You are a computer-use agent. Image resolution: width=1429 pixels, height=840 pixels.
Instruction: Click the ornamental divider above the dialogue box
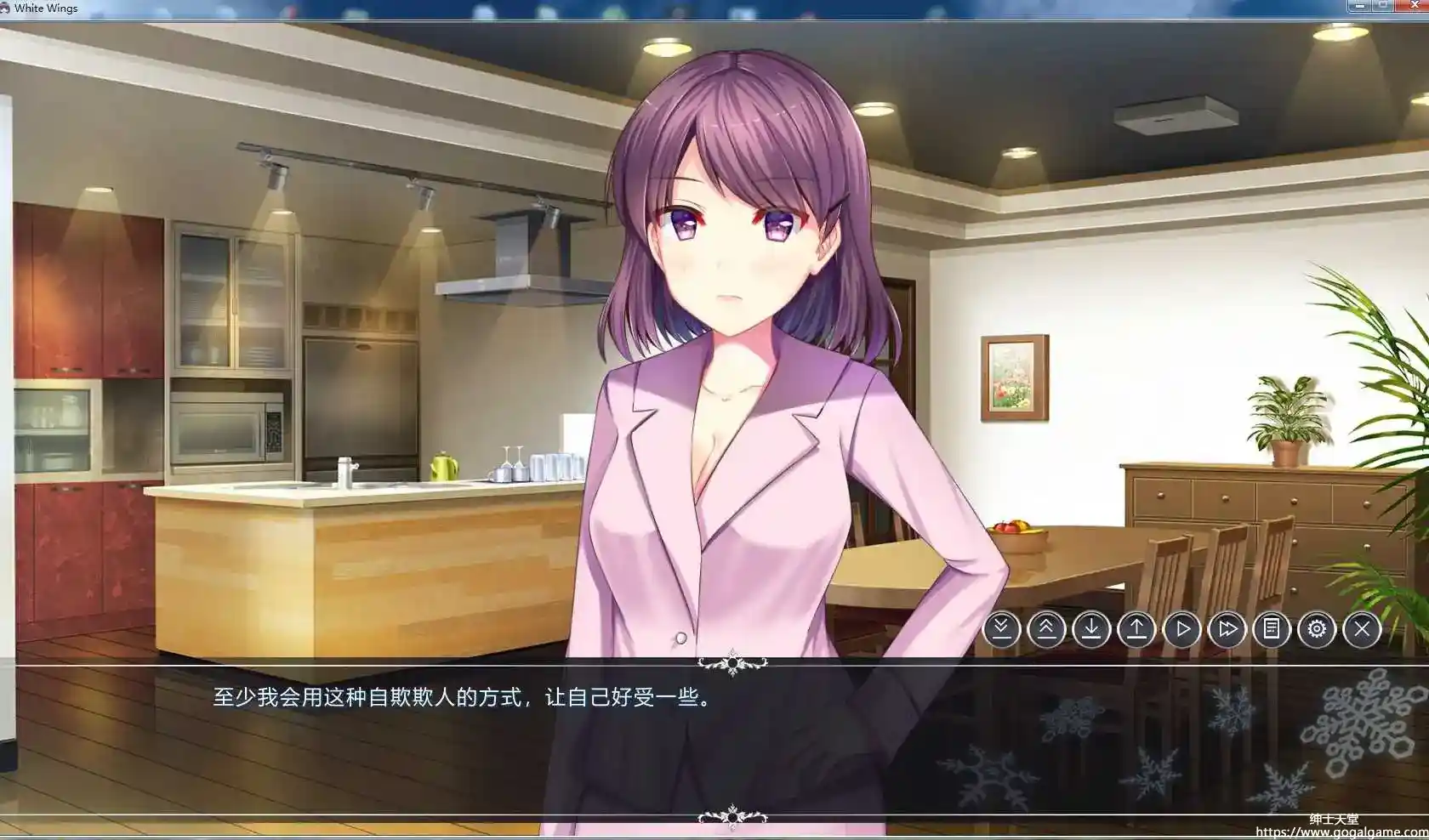click(733, 662)
